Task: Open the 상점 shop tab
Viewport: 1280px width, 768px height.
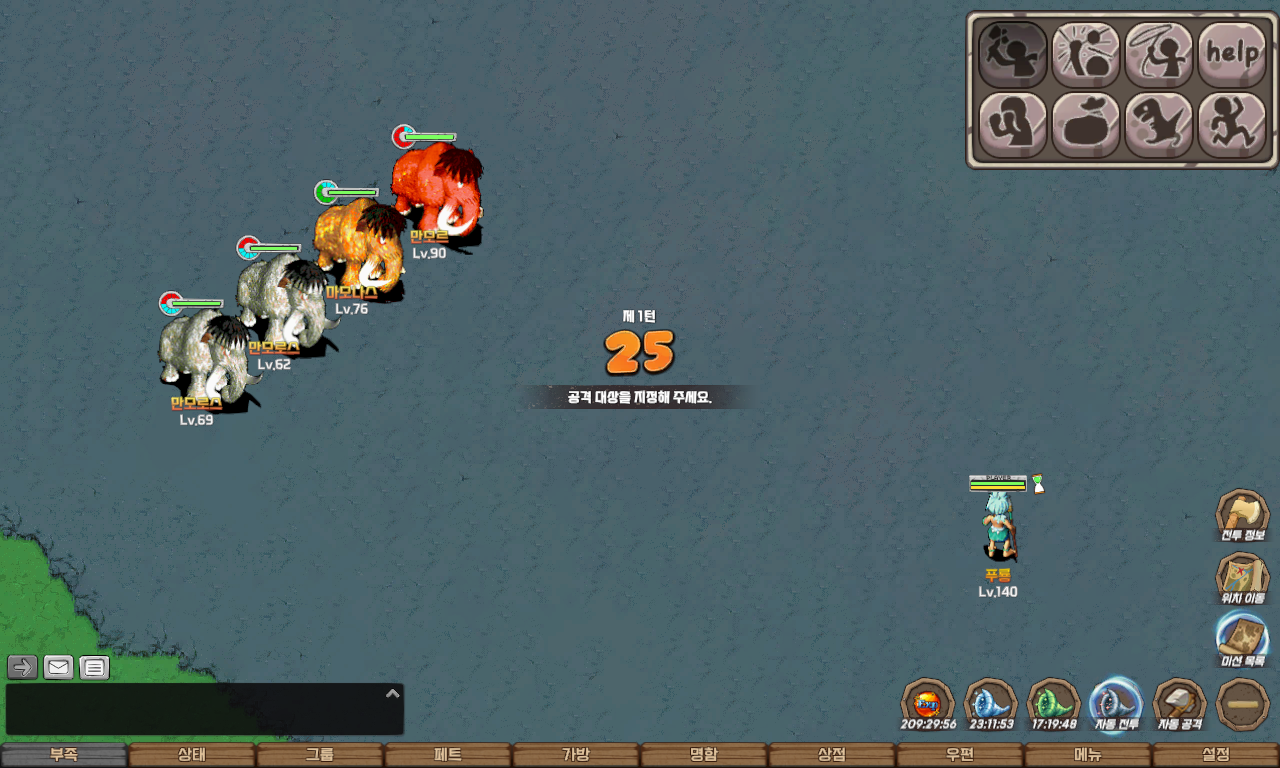Action: [832, 755]
